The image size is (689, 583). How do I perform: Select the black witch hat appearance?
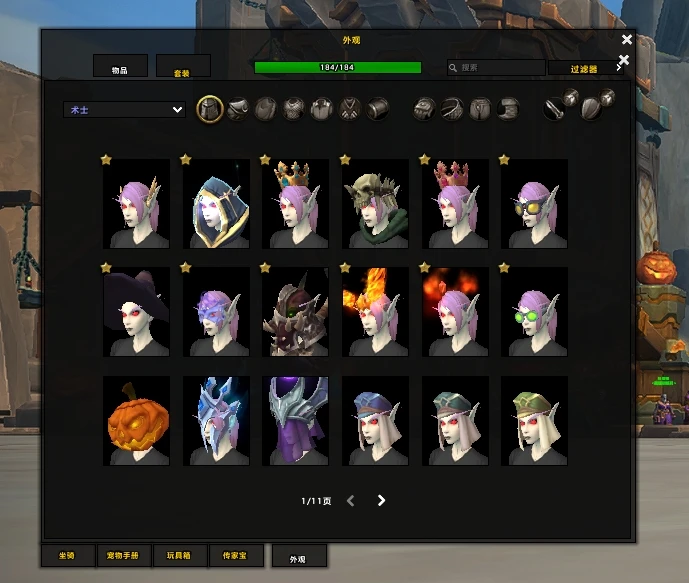(x=136, y=312)
